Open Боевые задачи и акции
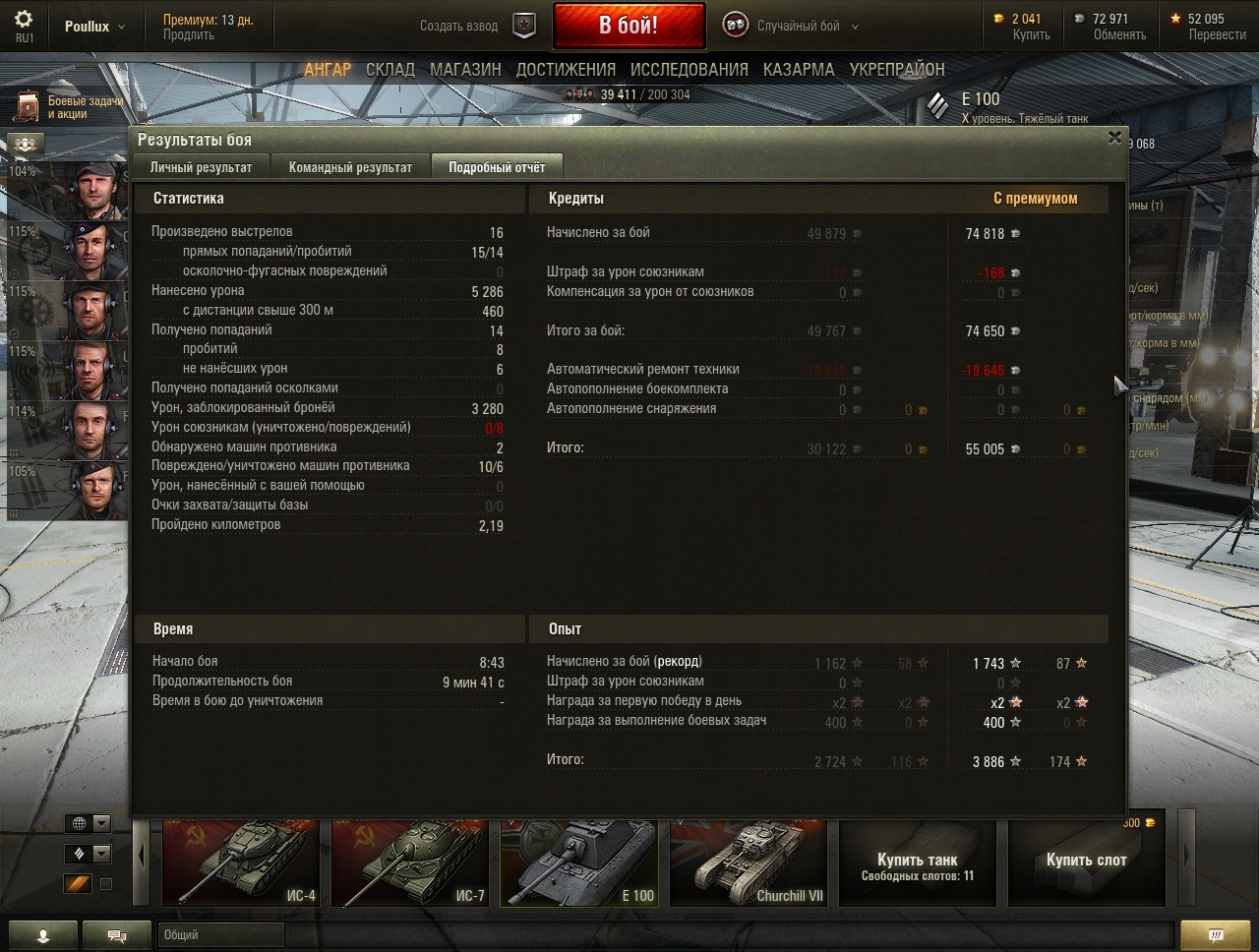The width and height of the screenshot is (1259, 952). click(x=69, y=107)
